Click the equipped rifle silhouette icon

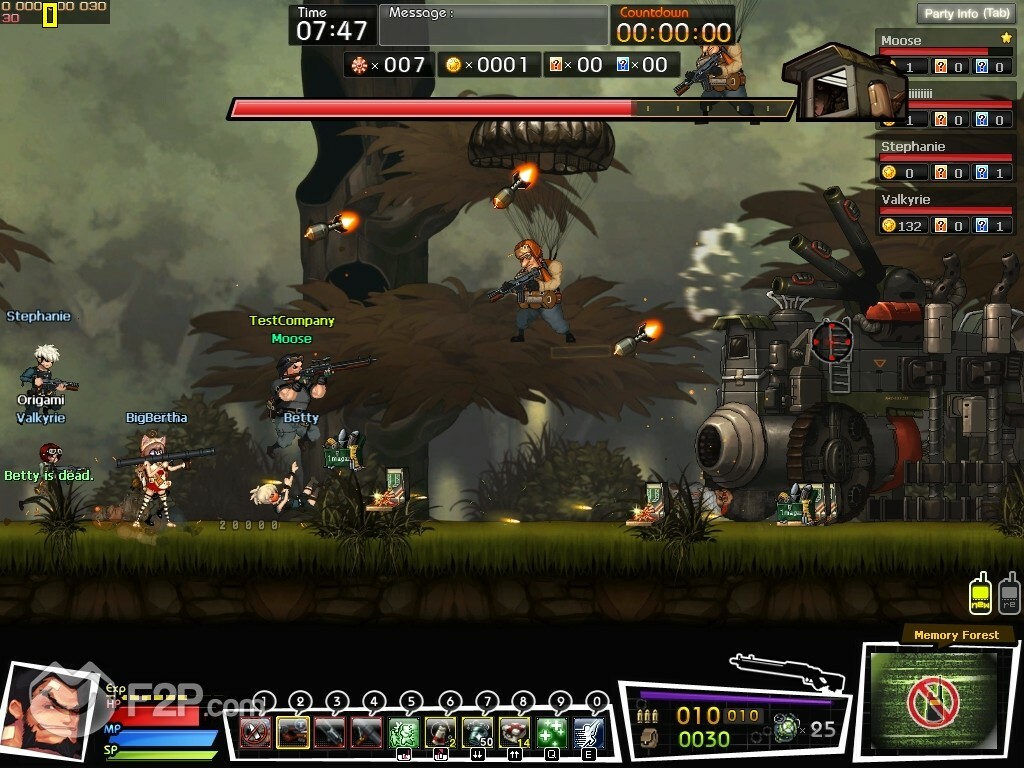click(786, 671)
